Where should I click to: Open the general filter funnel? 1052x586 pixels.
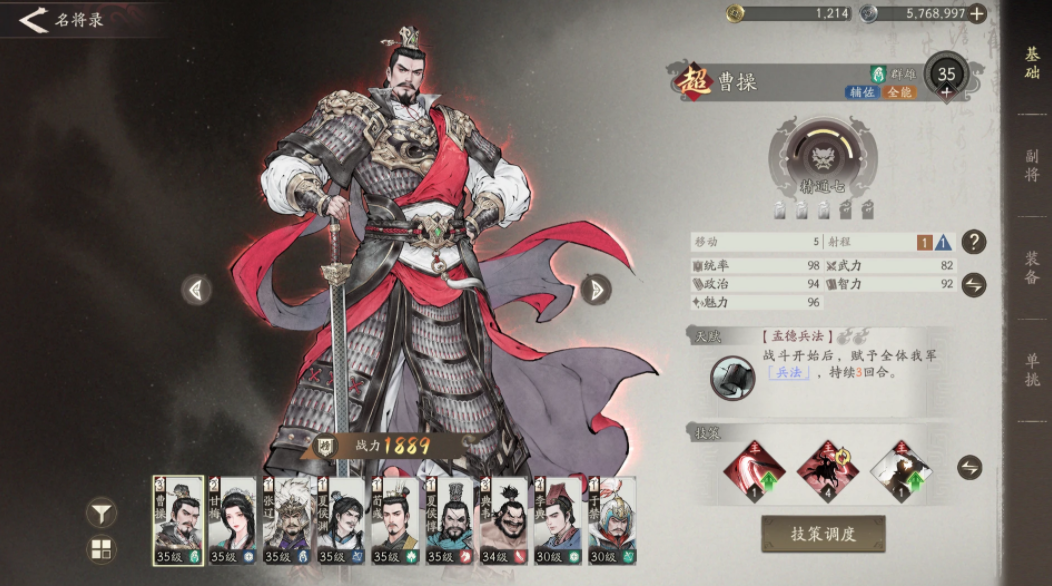(102, 513)
